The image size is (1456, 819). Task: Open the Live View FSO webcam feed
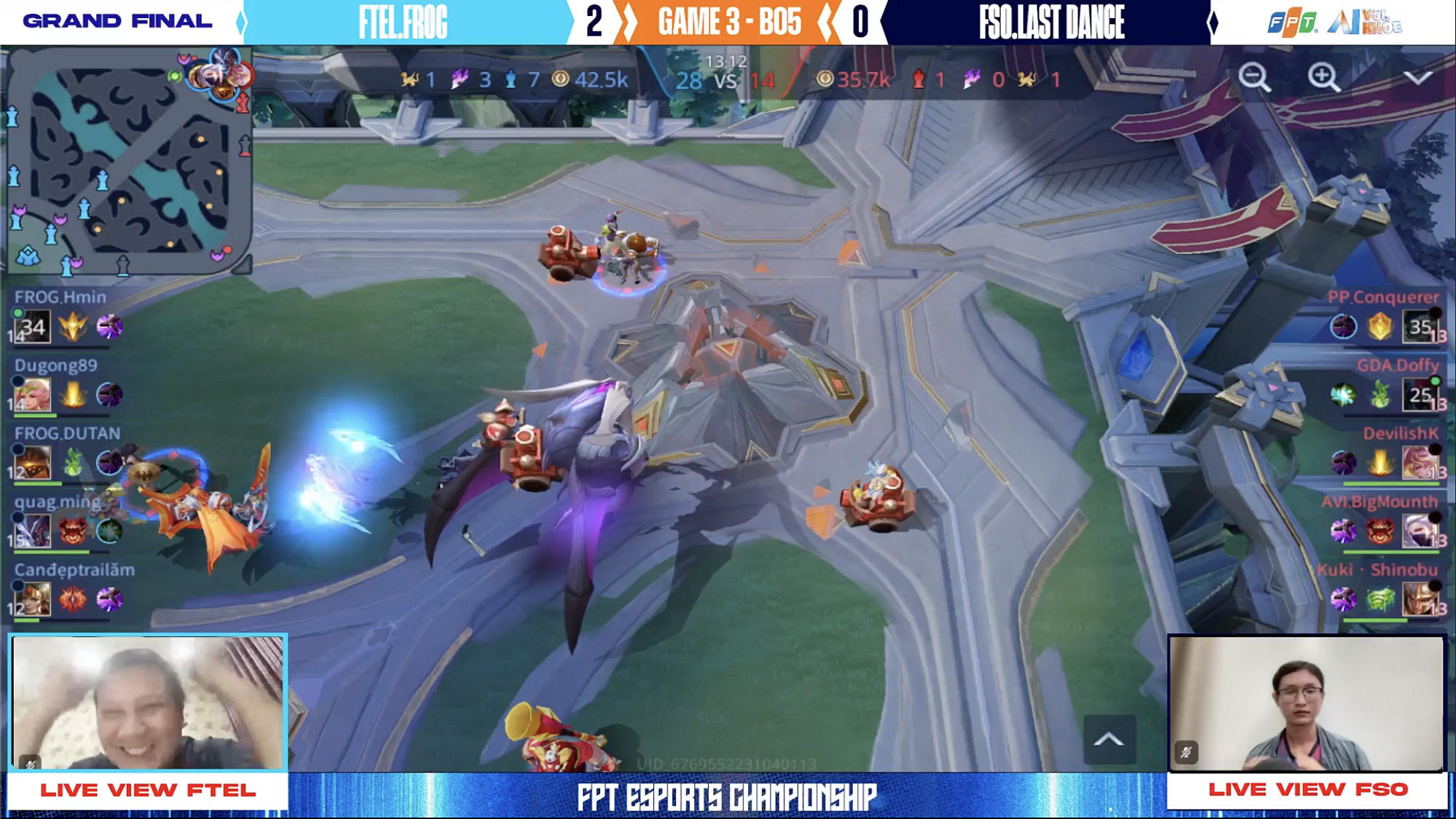tap(1307, 703)
